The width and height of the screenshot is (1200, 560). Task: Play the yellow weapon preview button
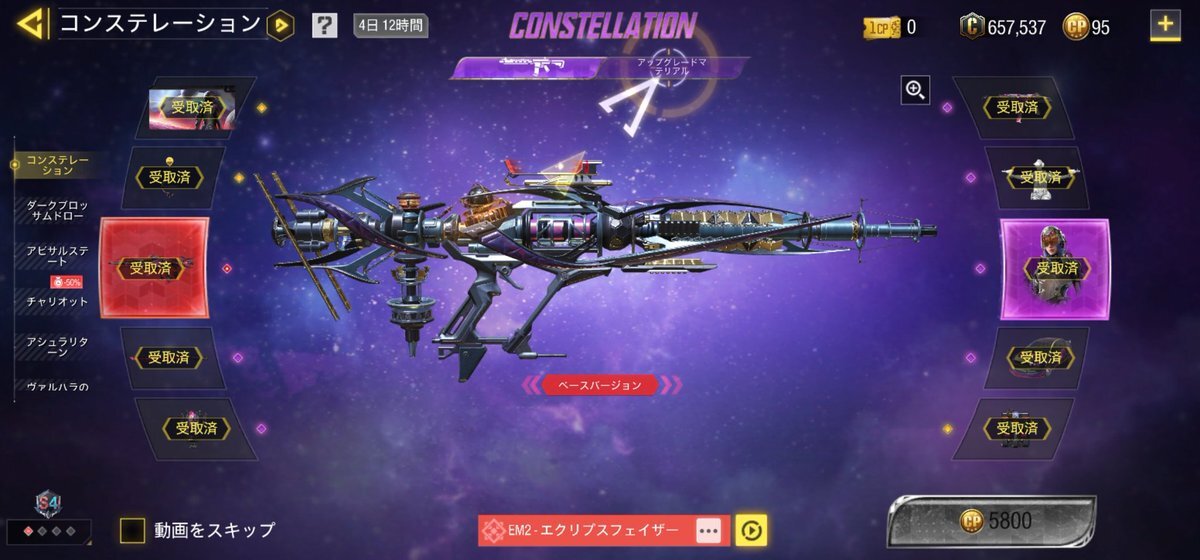pyautogui.click(x=750, y=530)
